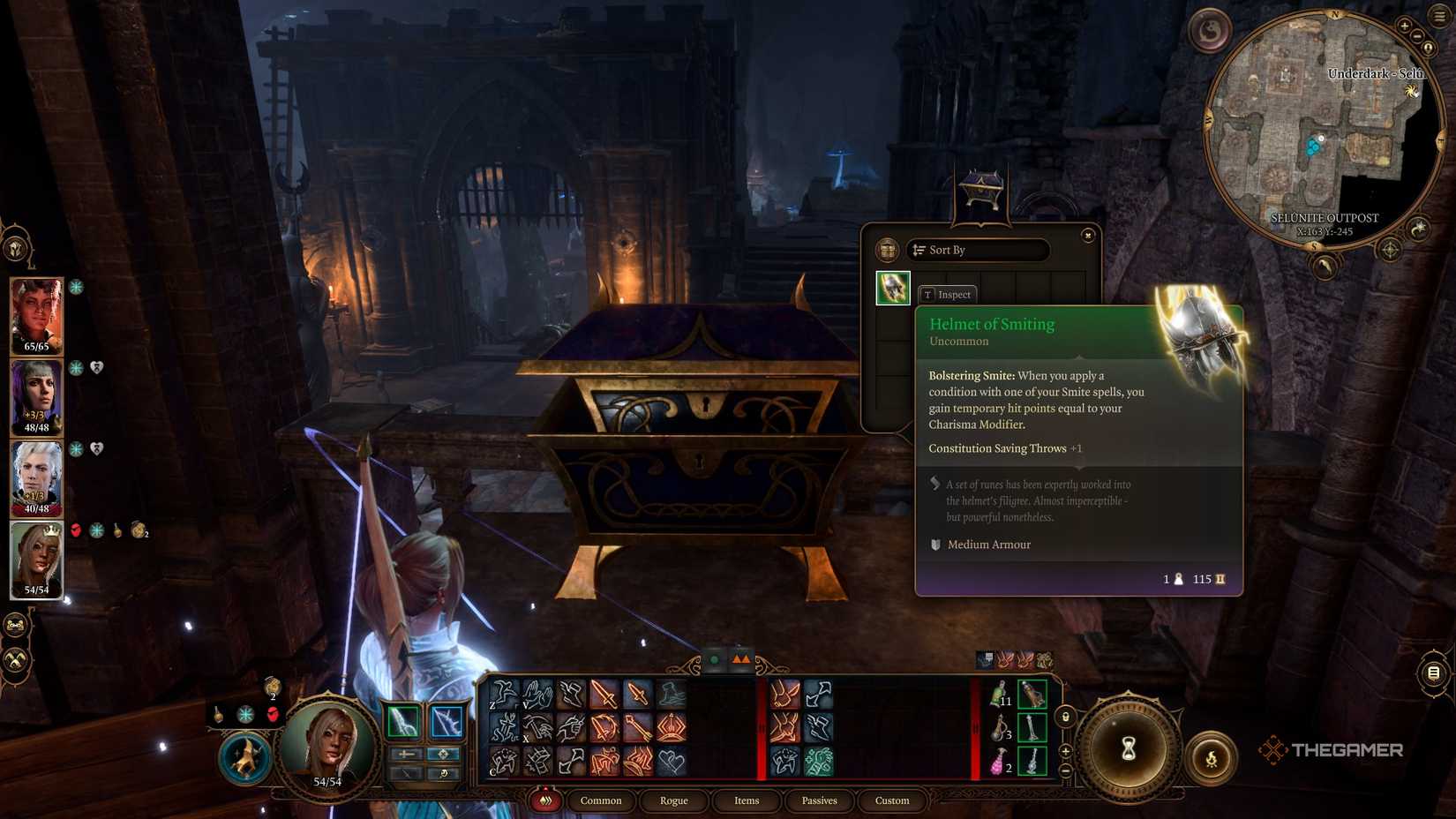The height and width of the screenshot is (819, 1456).
Task: Toggle the hotbar lock padlock
Action: tap(1065, 718)
